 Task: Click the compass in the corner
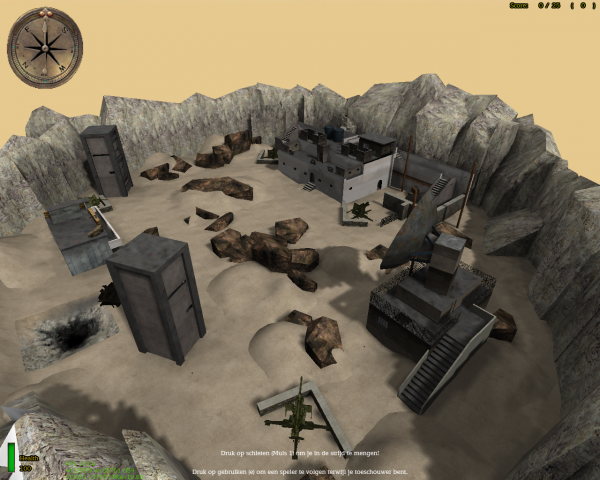pyautogui.click(x=46, y=47)
